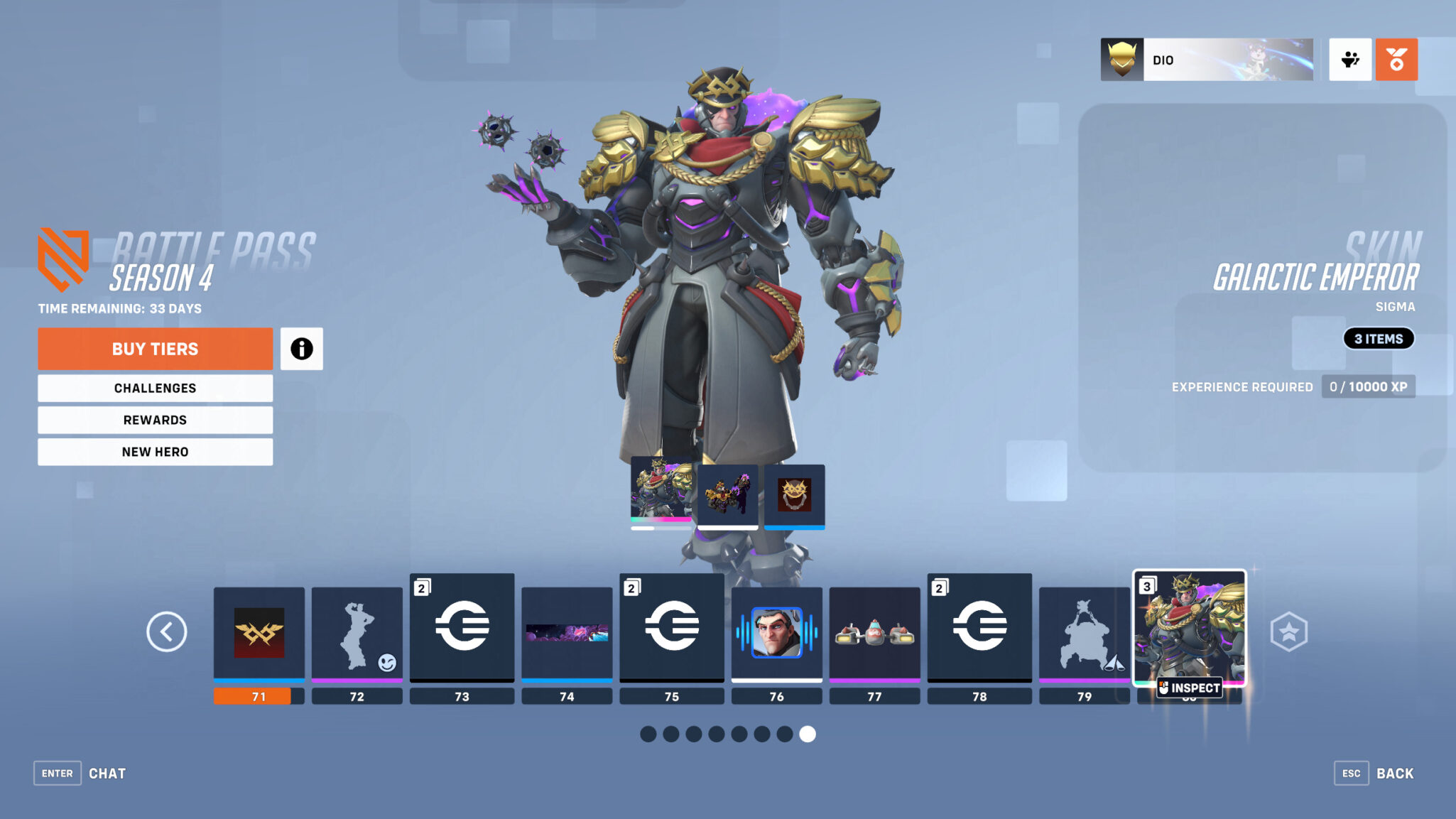Click the Buy Tiers button
Viewport: 1456px width, 819px height.
[x=155, y=349]
